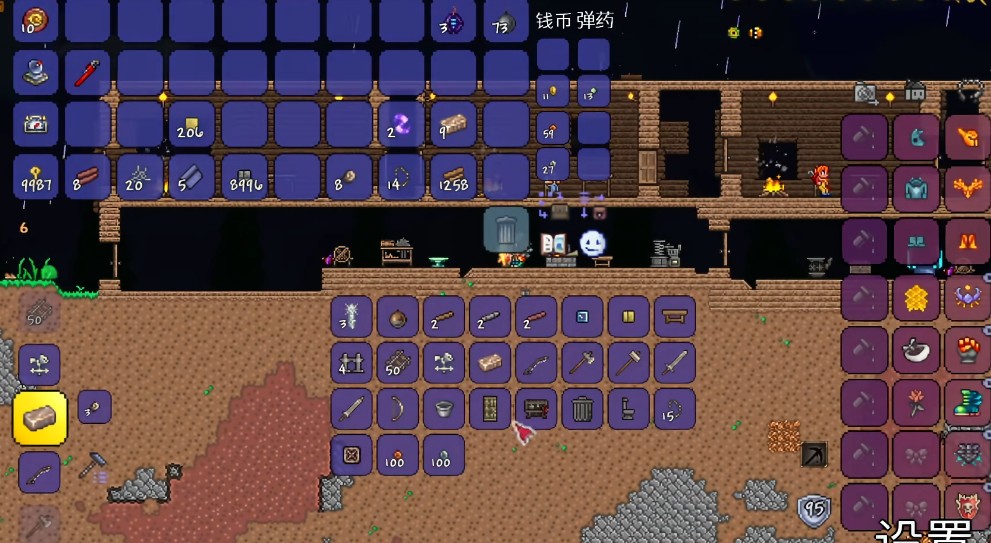Select the torch stack of 9987
Viewport: 991px width, 543px height.
coord(36,177)
